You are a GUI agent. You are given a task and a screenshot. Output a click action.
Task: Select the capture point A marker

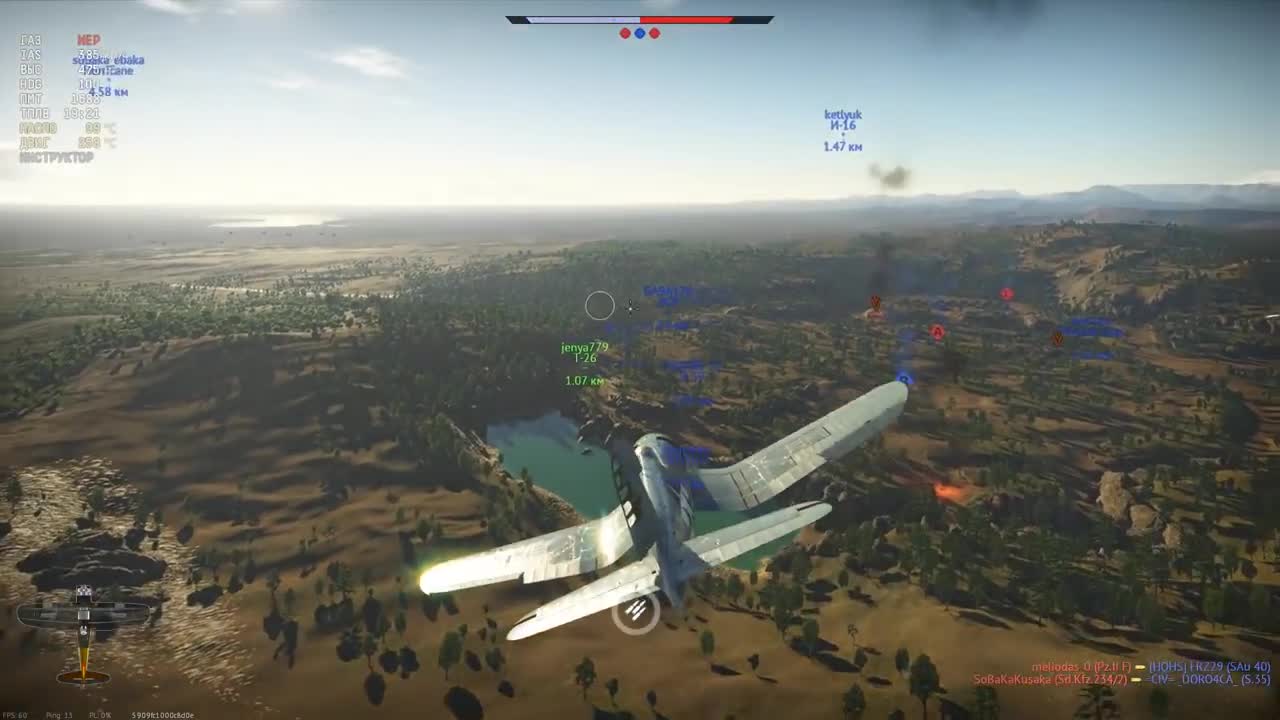pos(939,332)
